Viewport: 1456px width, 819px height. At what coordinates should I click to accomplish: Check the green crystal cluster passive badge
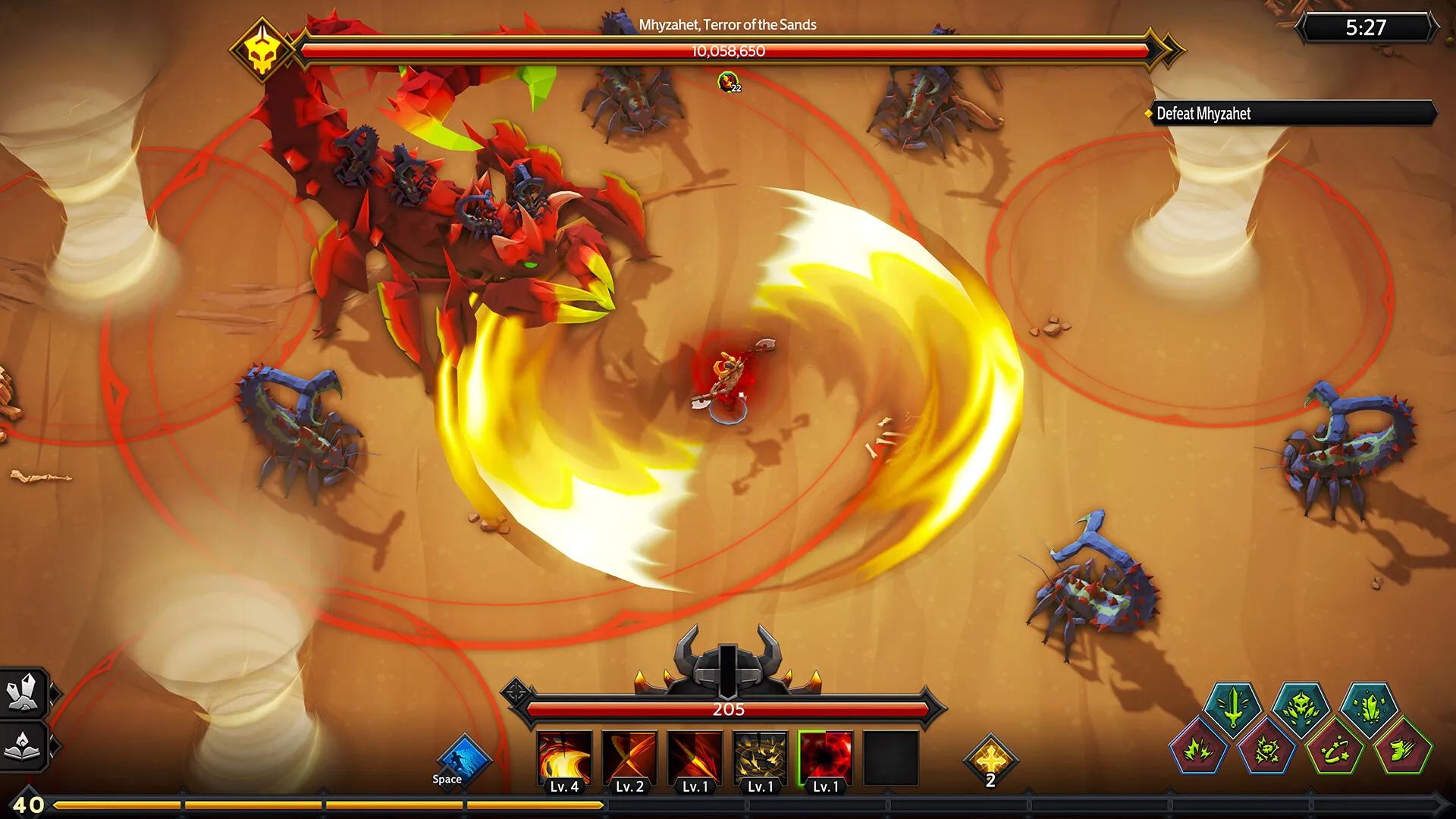pos(1370,708)
